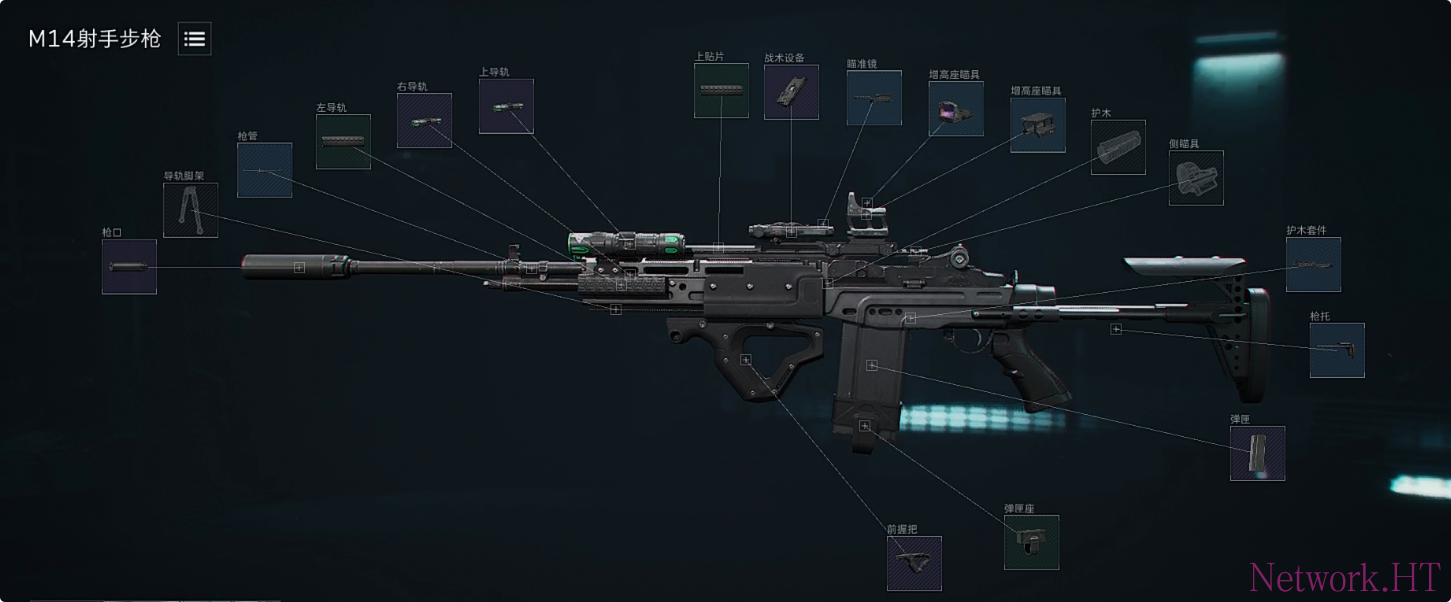
Task: Select the 前握把 foregrip slot
Action: click(x=914, y=563)
